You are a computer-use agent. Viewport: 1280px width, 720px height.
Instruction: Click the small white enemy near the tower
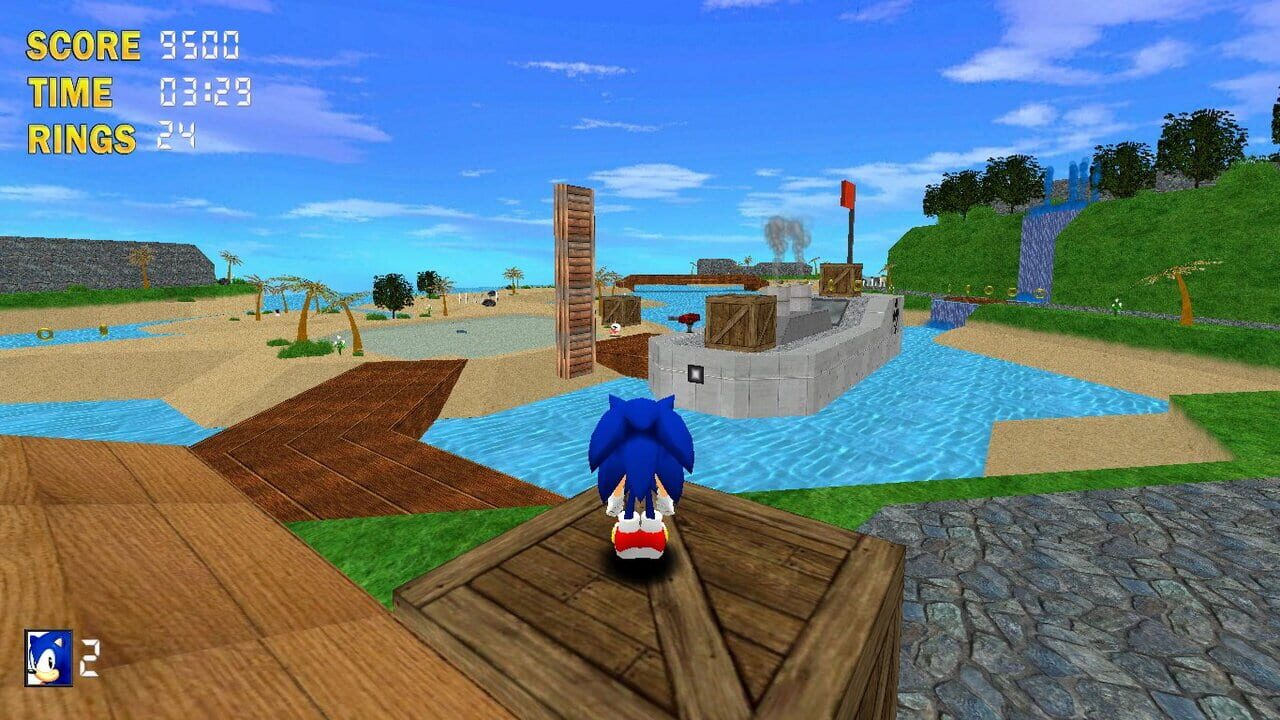[x=615, y=327]
